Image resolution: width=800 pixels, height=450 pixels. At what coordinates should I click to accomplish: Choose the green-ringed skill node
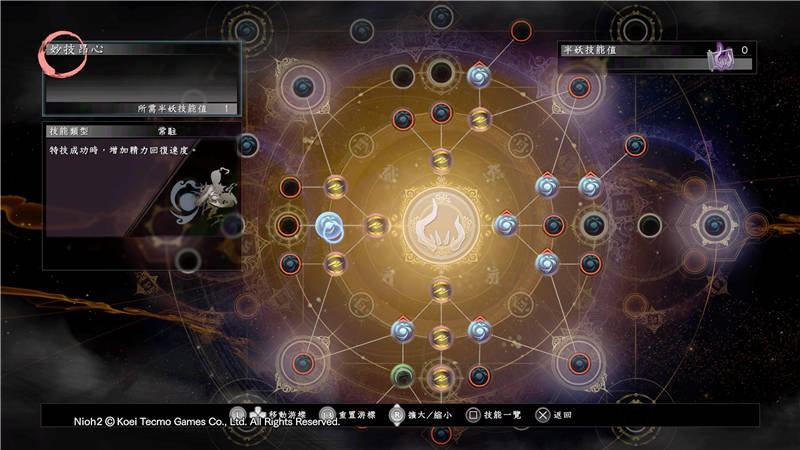(403, 375)
